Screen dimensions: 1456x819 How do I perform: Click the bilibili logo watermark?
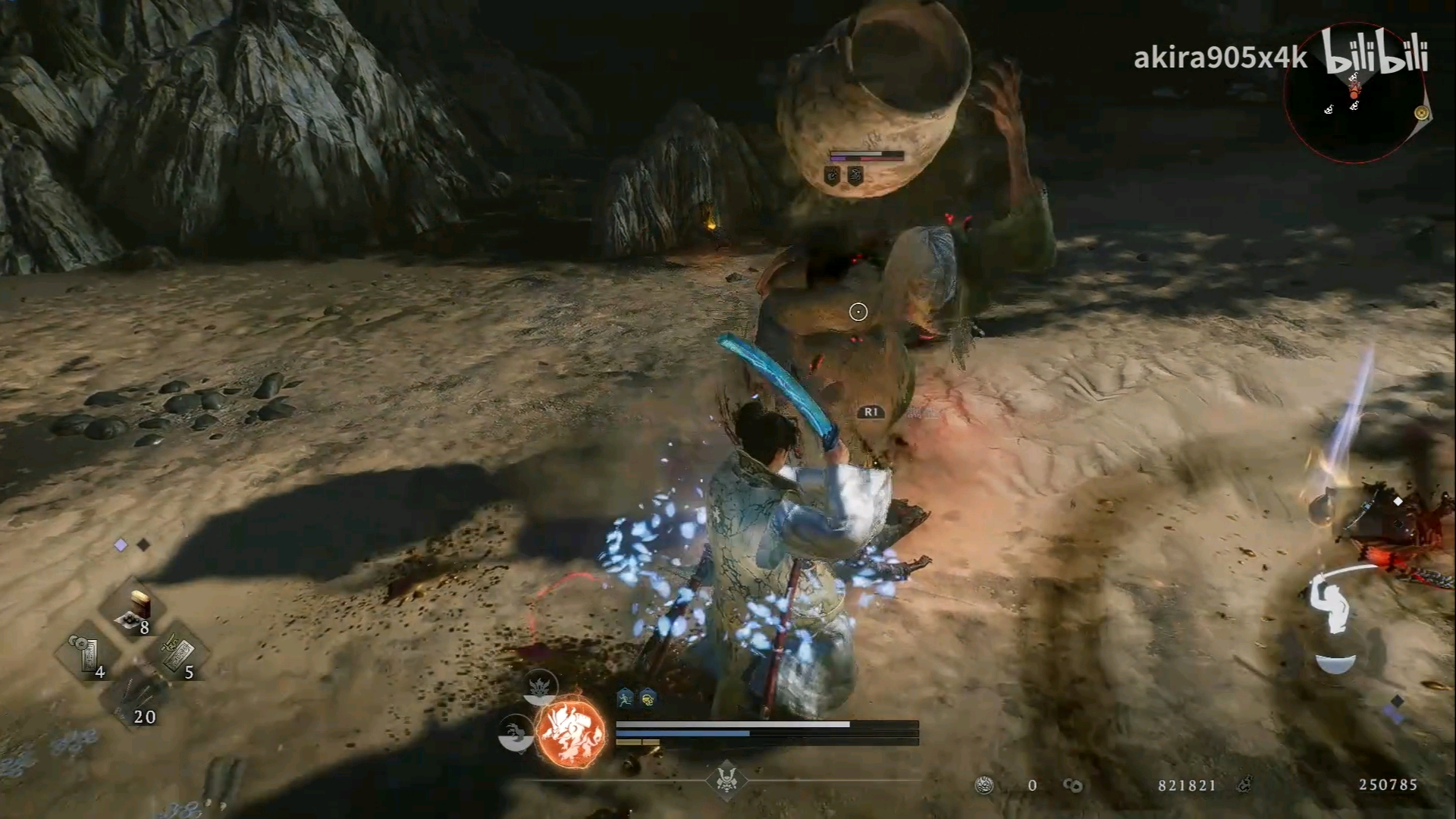(1375, 53)
